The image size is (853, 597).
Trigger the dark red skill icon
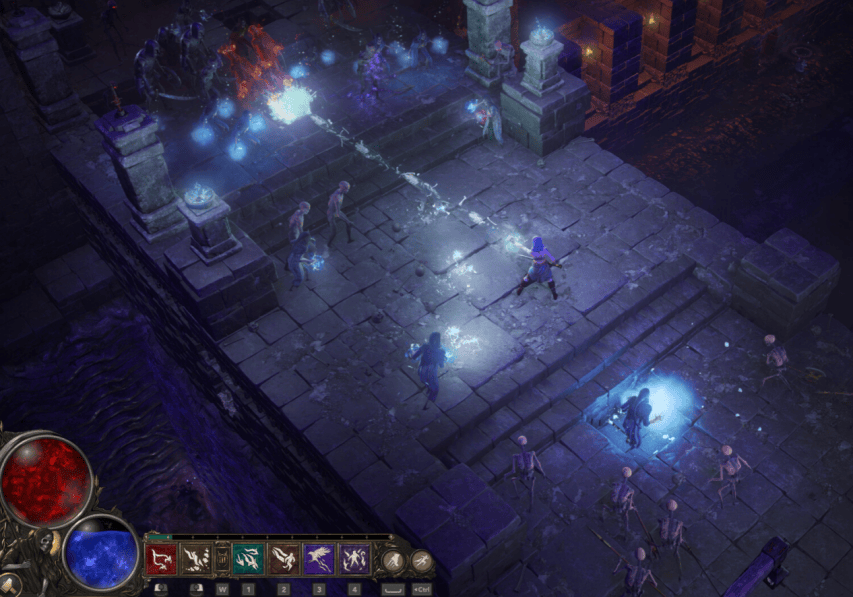coord(284,559)
